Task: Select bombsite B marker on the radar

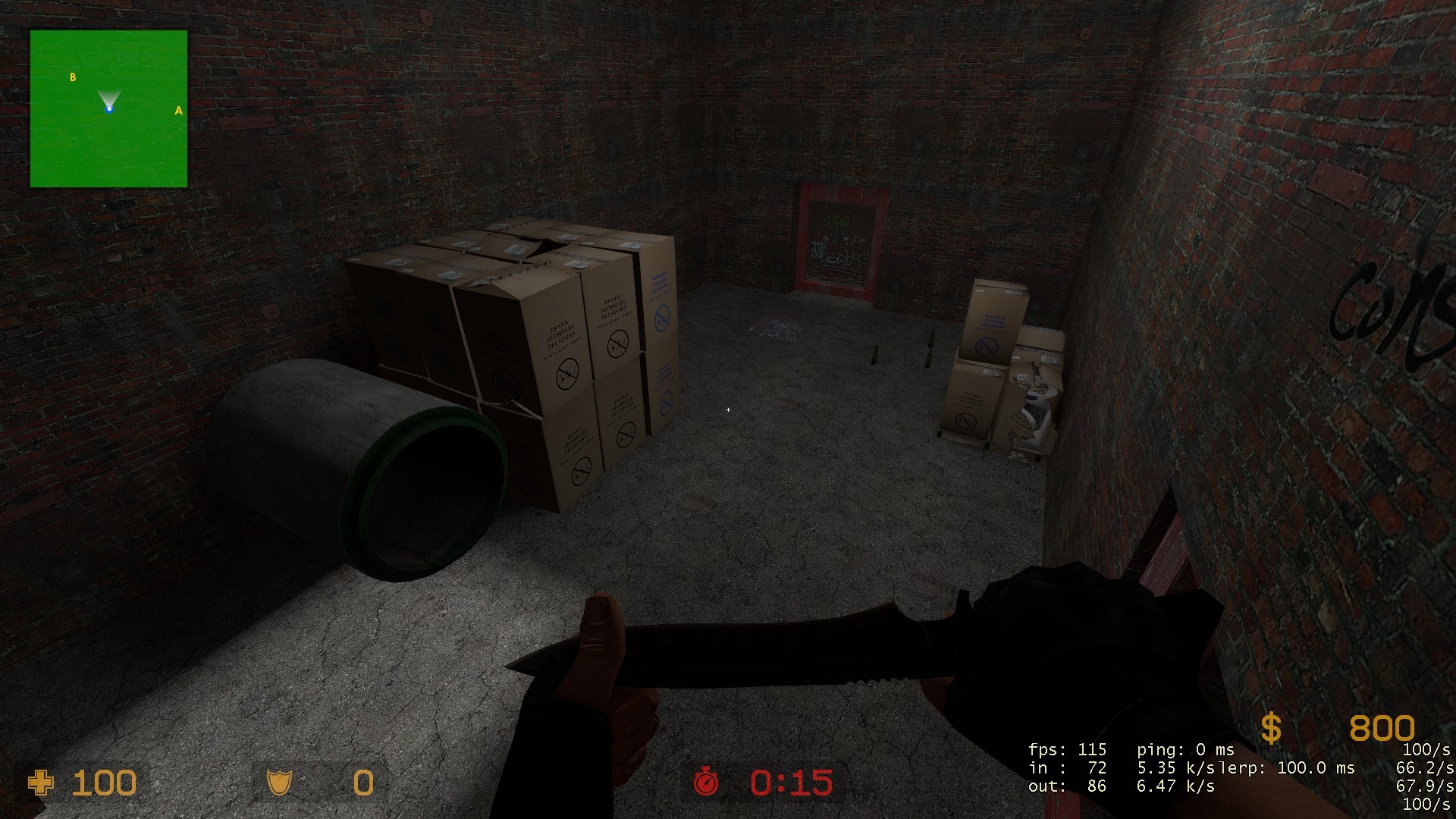Action: point(73,77)
